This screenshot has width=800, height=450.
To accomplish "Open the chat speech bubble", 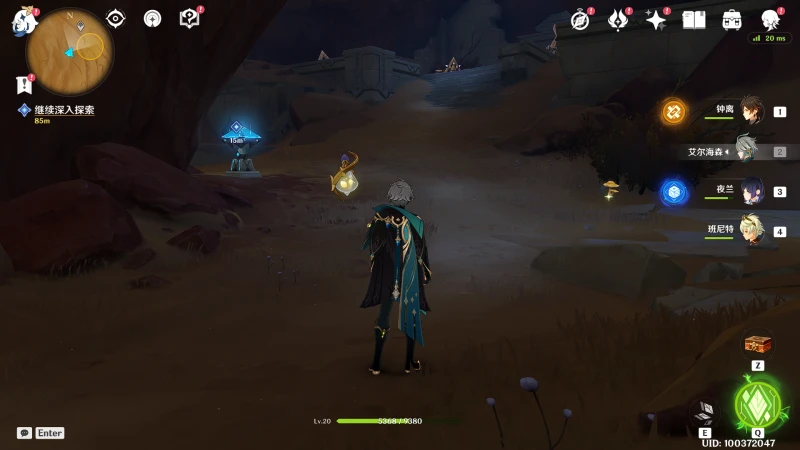I will click(24, 433).
